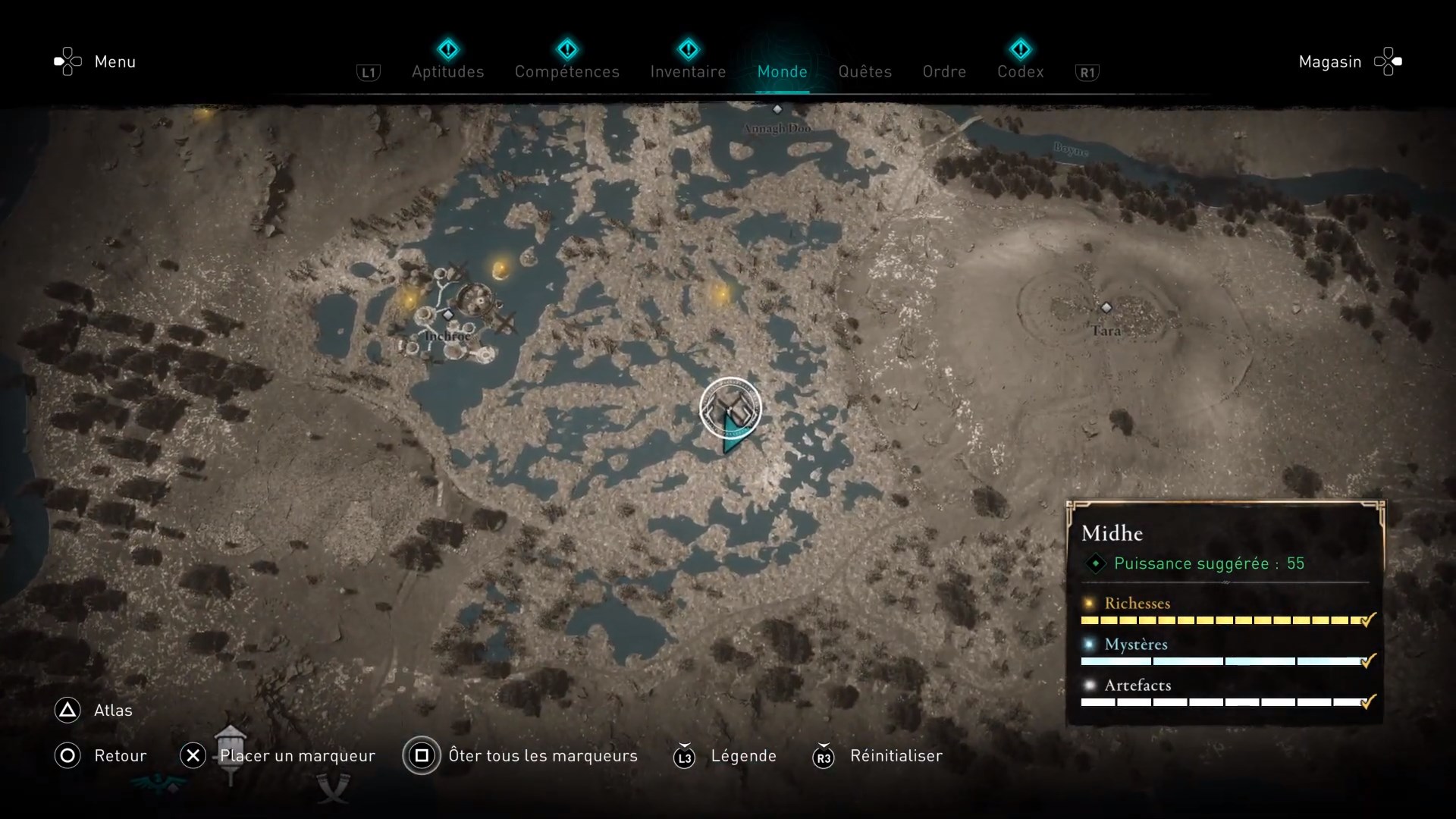Viewport: 1456px width, 819px height.
Task: Switch to the Quêtes tab
Action: click(865, 71)
